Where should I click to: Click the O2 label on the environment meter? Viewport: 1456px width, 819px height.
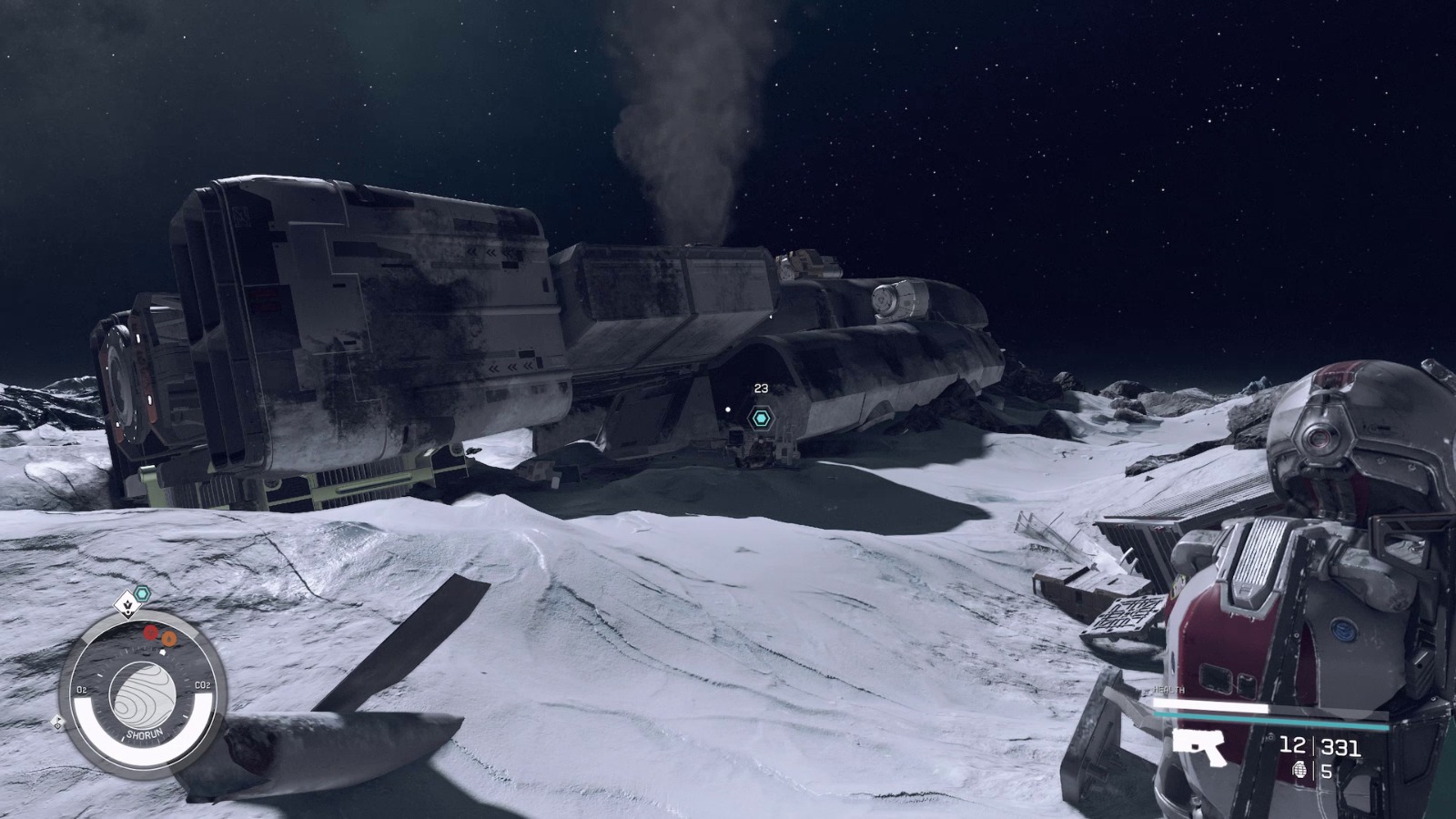[82, 688]
